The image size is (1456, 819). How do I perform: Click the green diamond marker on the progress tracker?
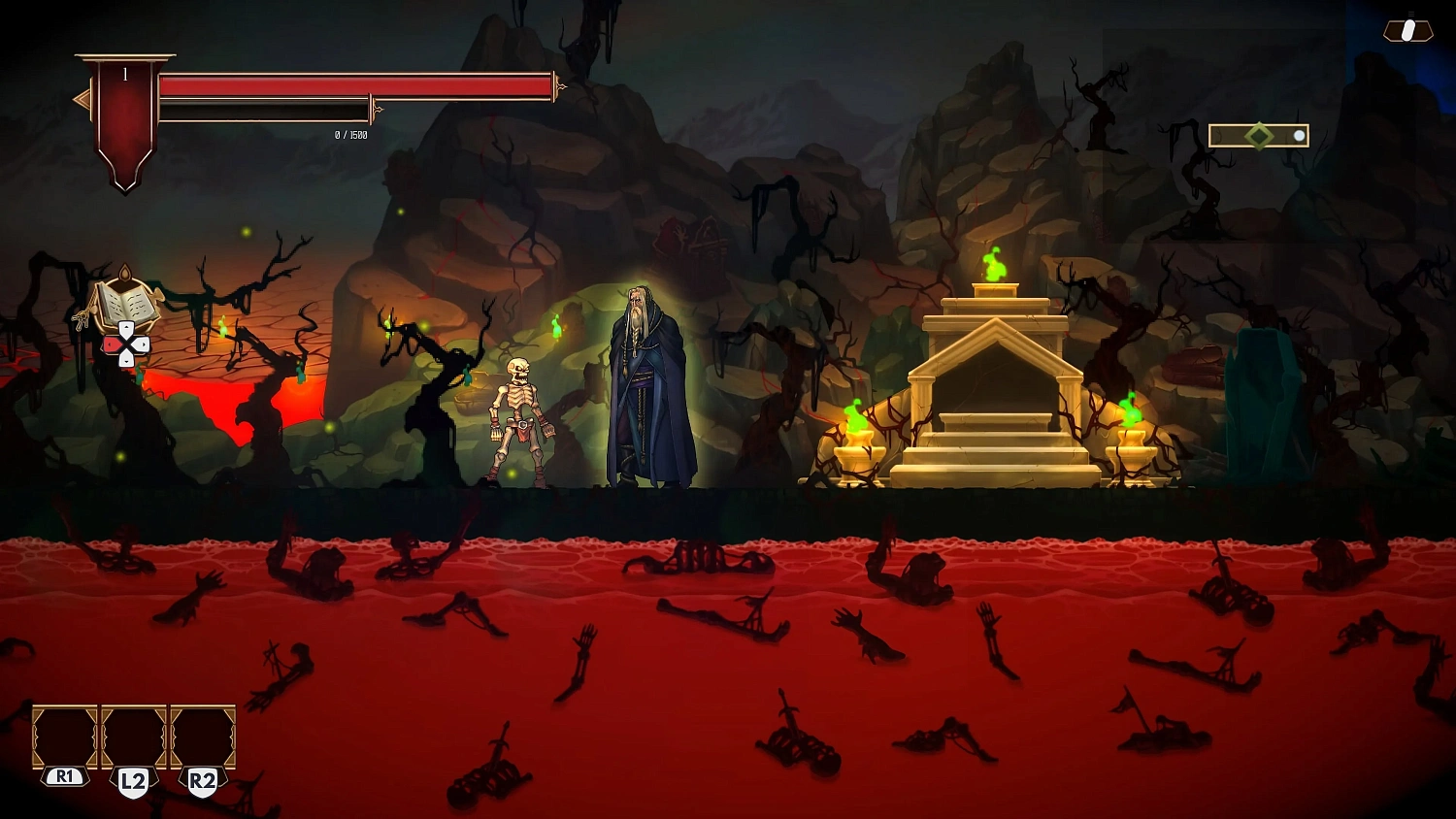click(1260, 136)
